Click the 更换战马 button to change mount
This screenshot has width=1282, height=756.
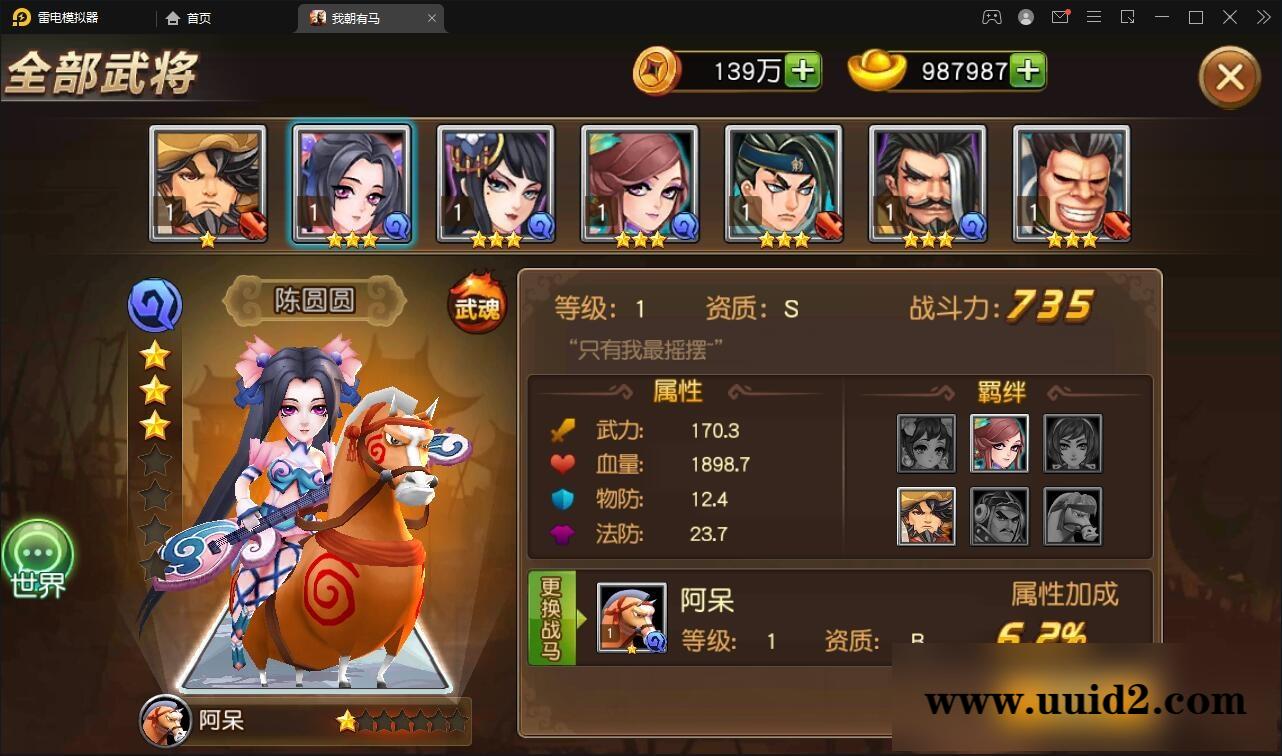coord(553,617)
